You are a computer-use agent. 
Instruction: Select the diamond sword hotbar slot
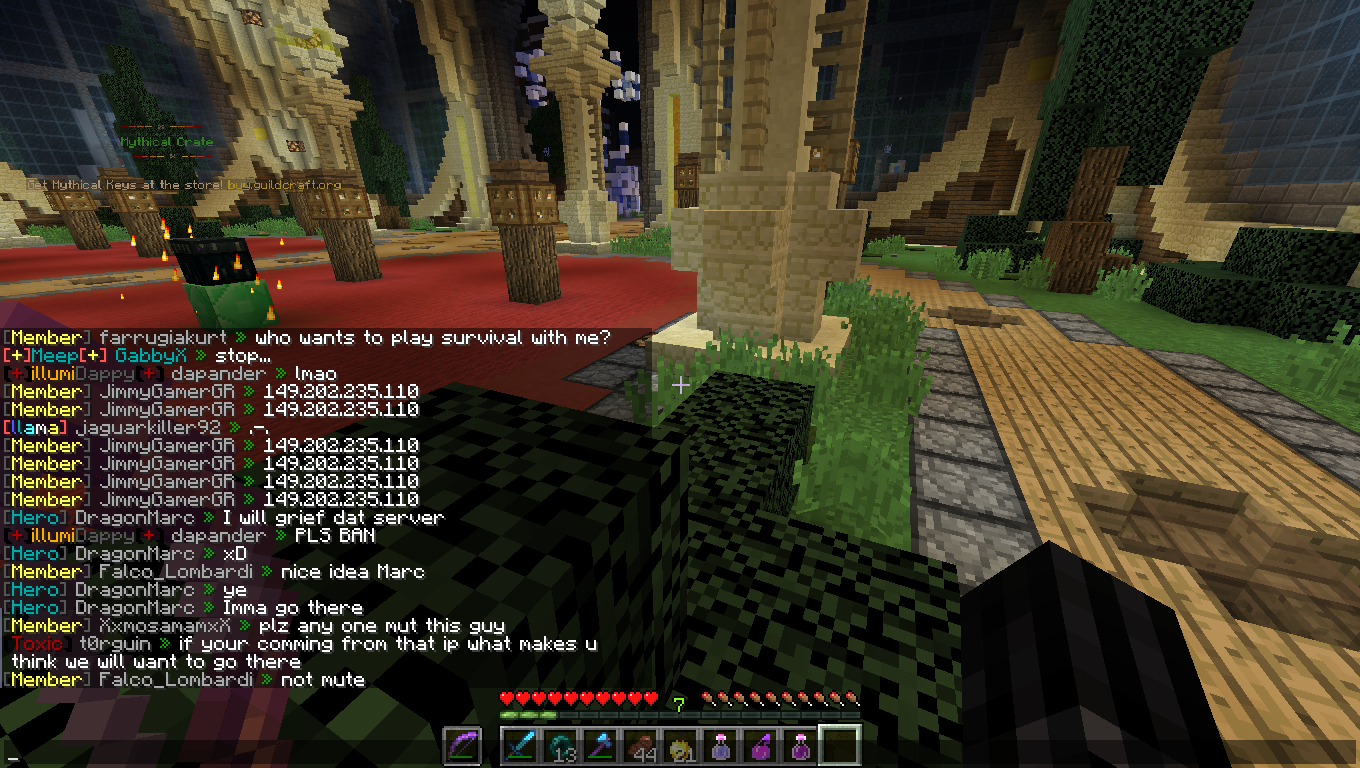[520, 745]
